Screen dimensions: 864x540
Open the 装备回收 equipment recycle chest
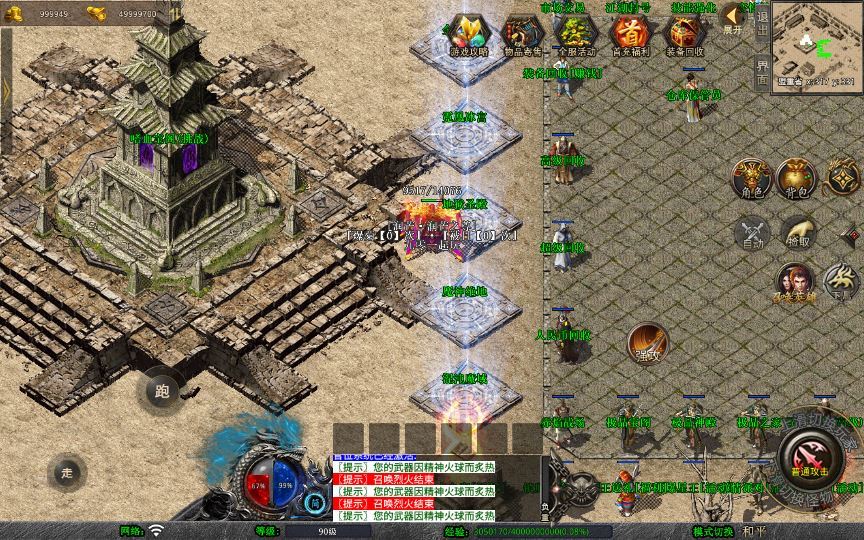point(684,33)
